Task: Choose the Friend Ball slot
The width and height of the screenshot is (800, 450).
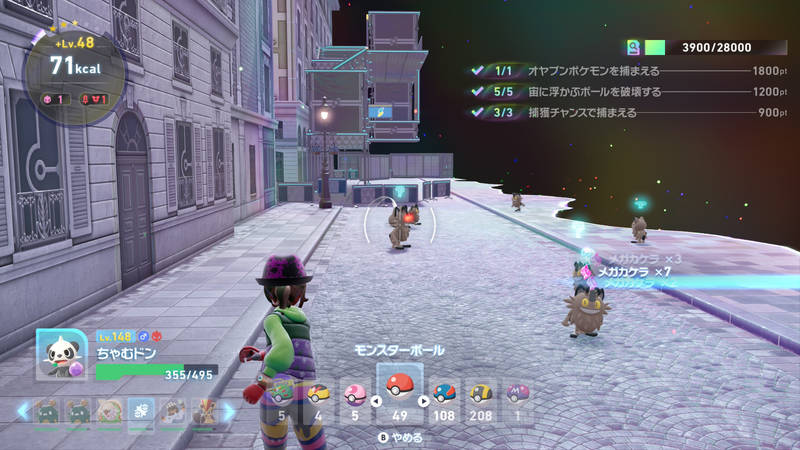Action: click(281, 394)
